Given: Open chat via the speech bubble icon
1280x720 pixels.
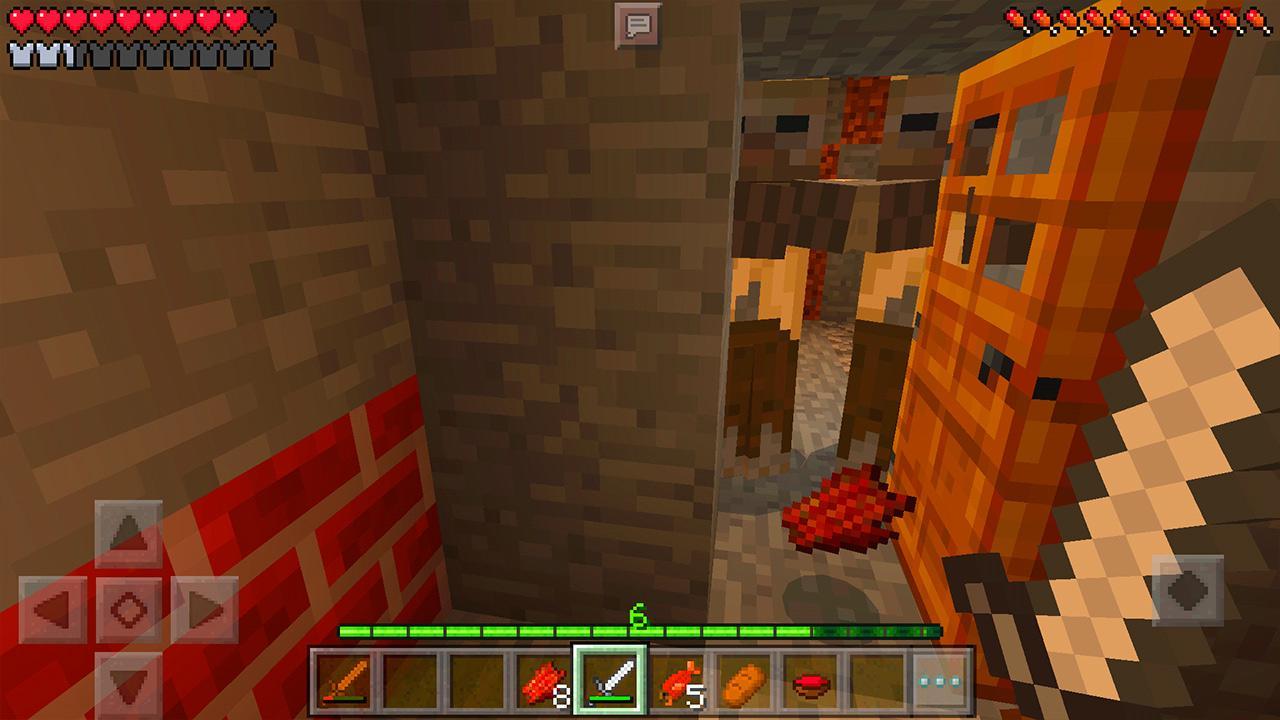Looking at the screenshot, I should point(640,25).
